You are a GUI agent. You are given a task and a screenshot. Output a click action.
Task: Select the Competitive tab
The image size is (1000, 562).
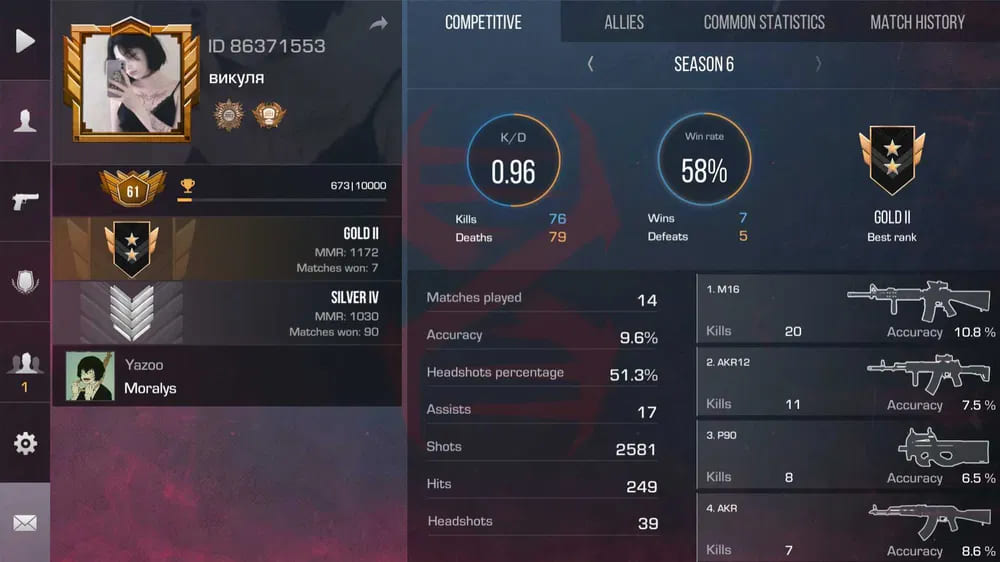coord(483,22)
